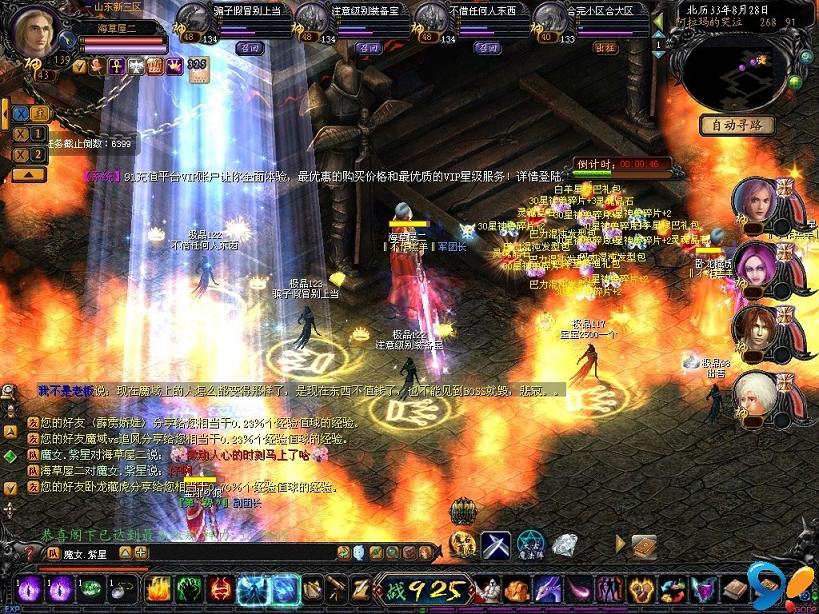The height and width of the screenshot is (614, 819).
Task: Open the 魔法阵 pentagram icon
Action: 531,545
